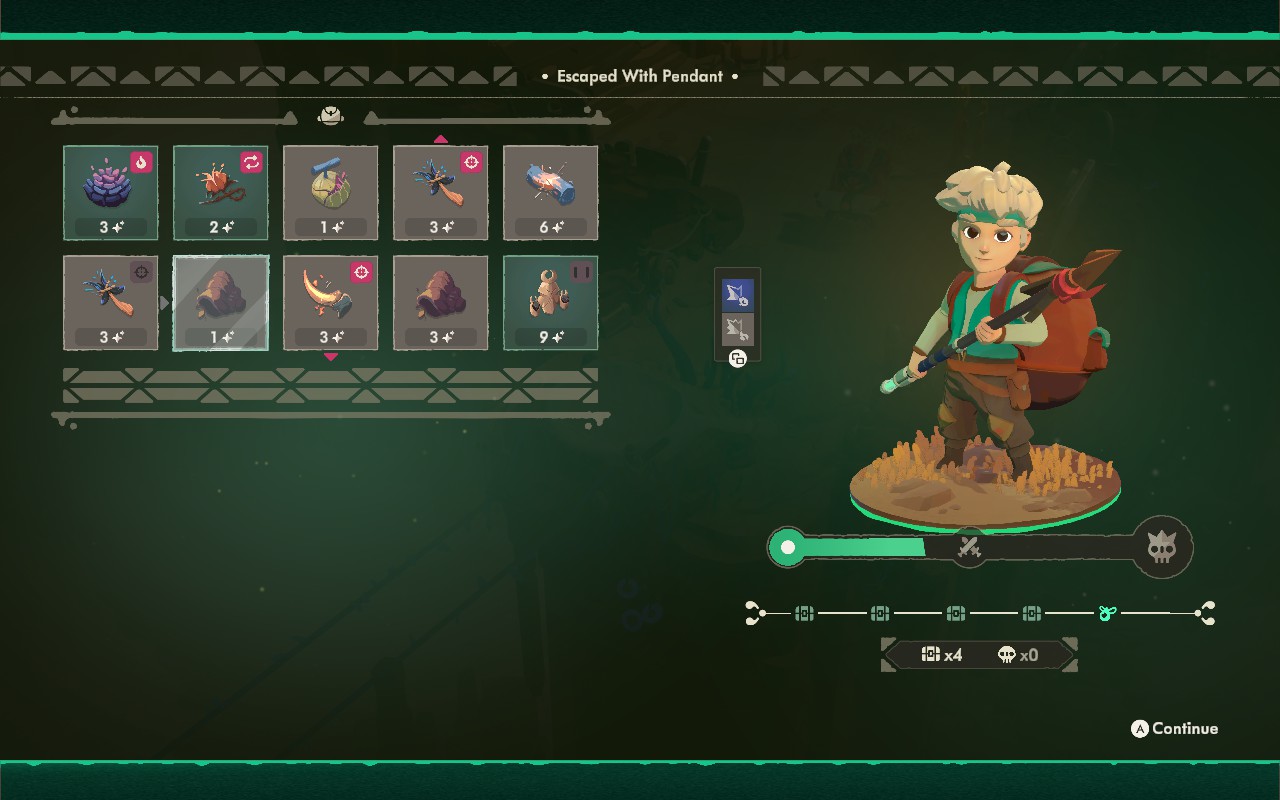Click the backpack icon above the item grid
This screenshot has height=800, width=1280.
(331, 117)
